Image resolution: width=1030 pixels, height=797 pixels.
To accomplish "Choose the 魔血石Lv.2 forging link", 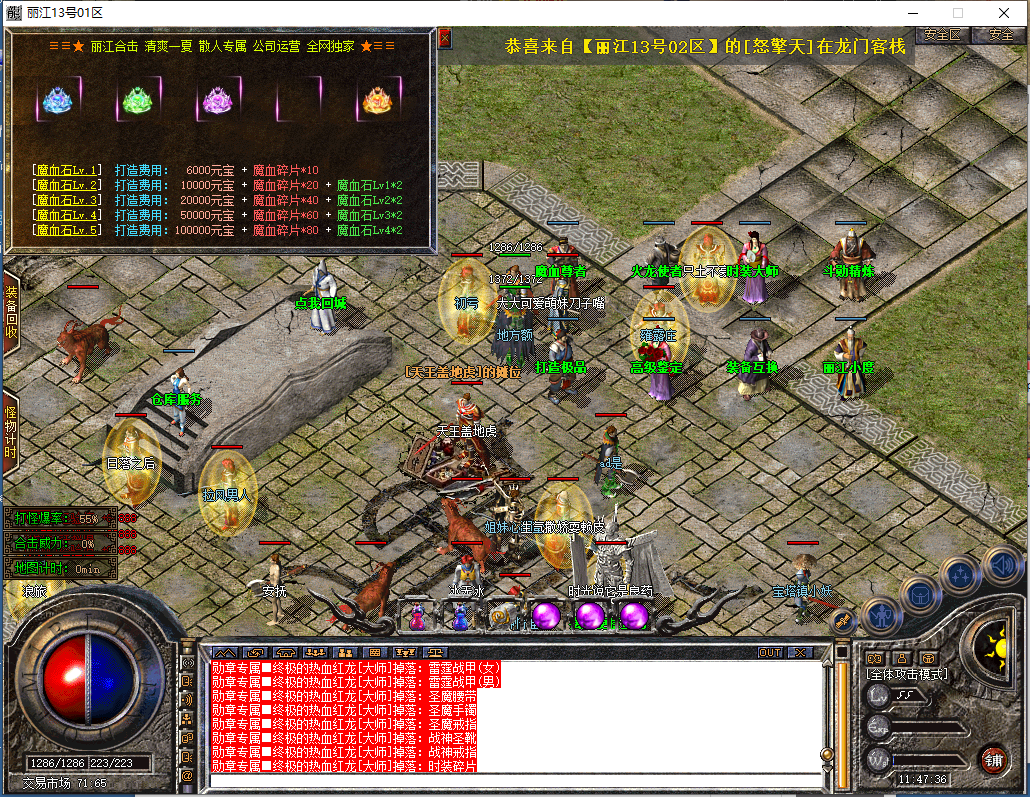I will click(67, 186).
